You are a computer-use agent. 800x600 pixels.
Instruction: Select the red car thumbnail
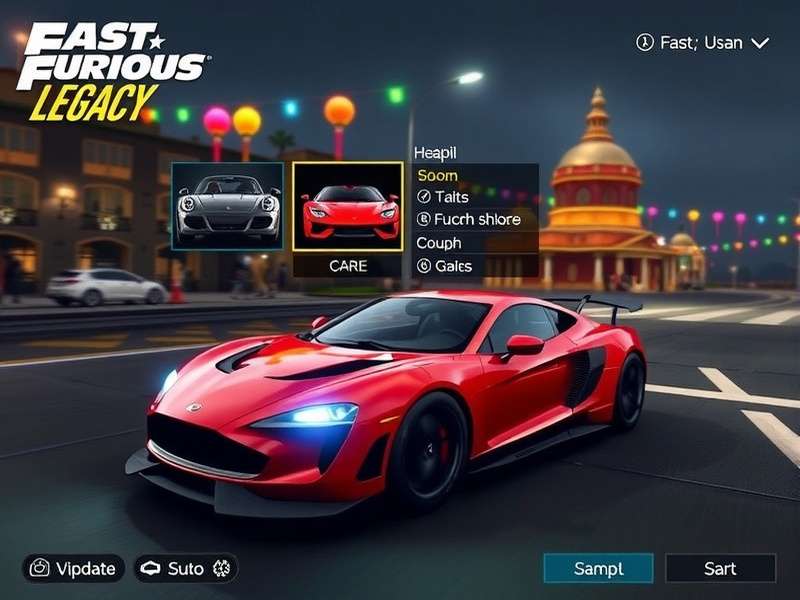point(348,206)
